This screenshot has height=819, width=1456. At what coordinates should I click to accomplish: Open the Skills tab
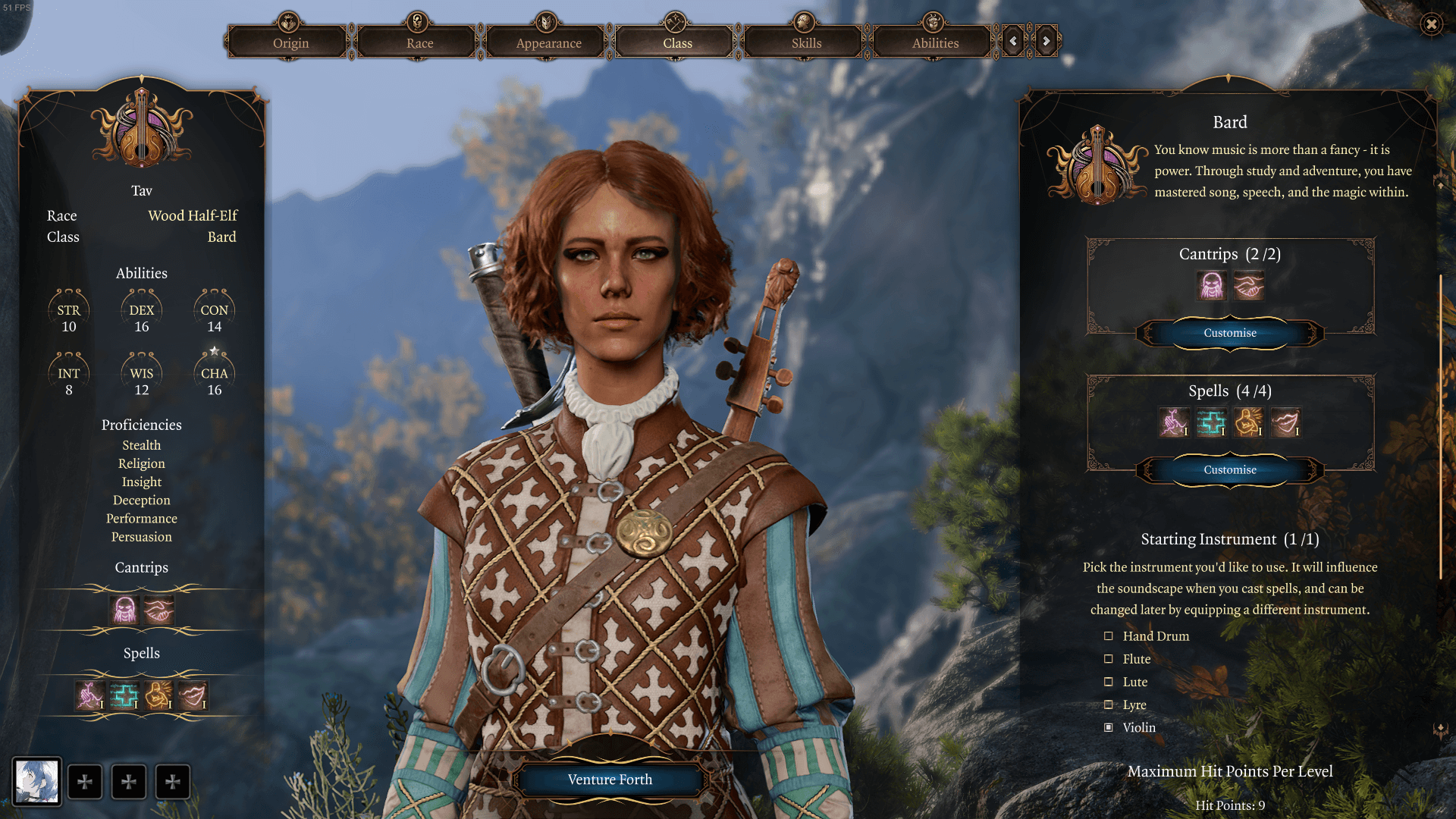pos(806,43)
